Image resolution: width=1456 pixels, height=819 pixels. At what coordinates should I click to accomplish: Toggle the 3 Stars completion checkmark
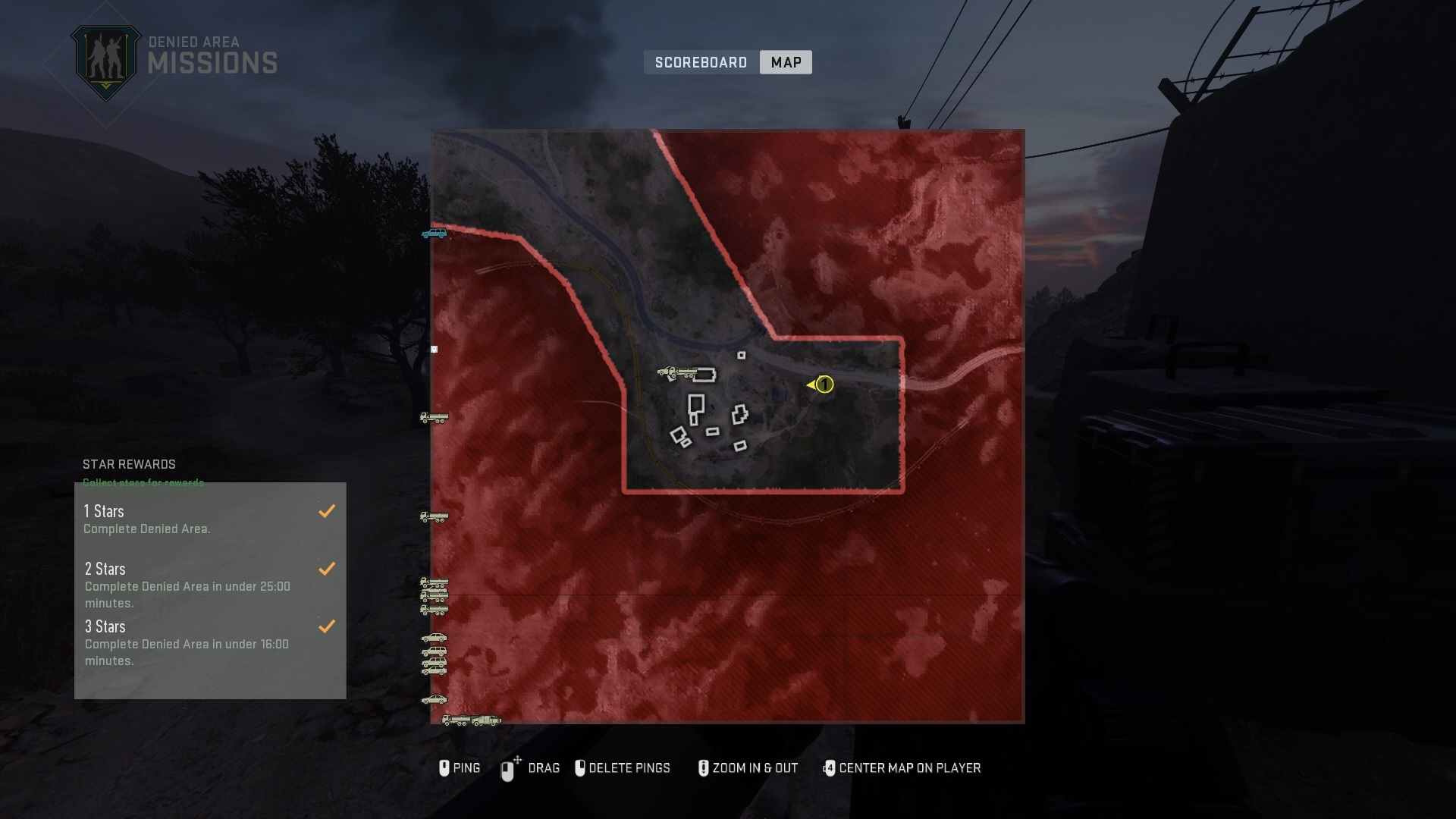coord(328,627)
